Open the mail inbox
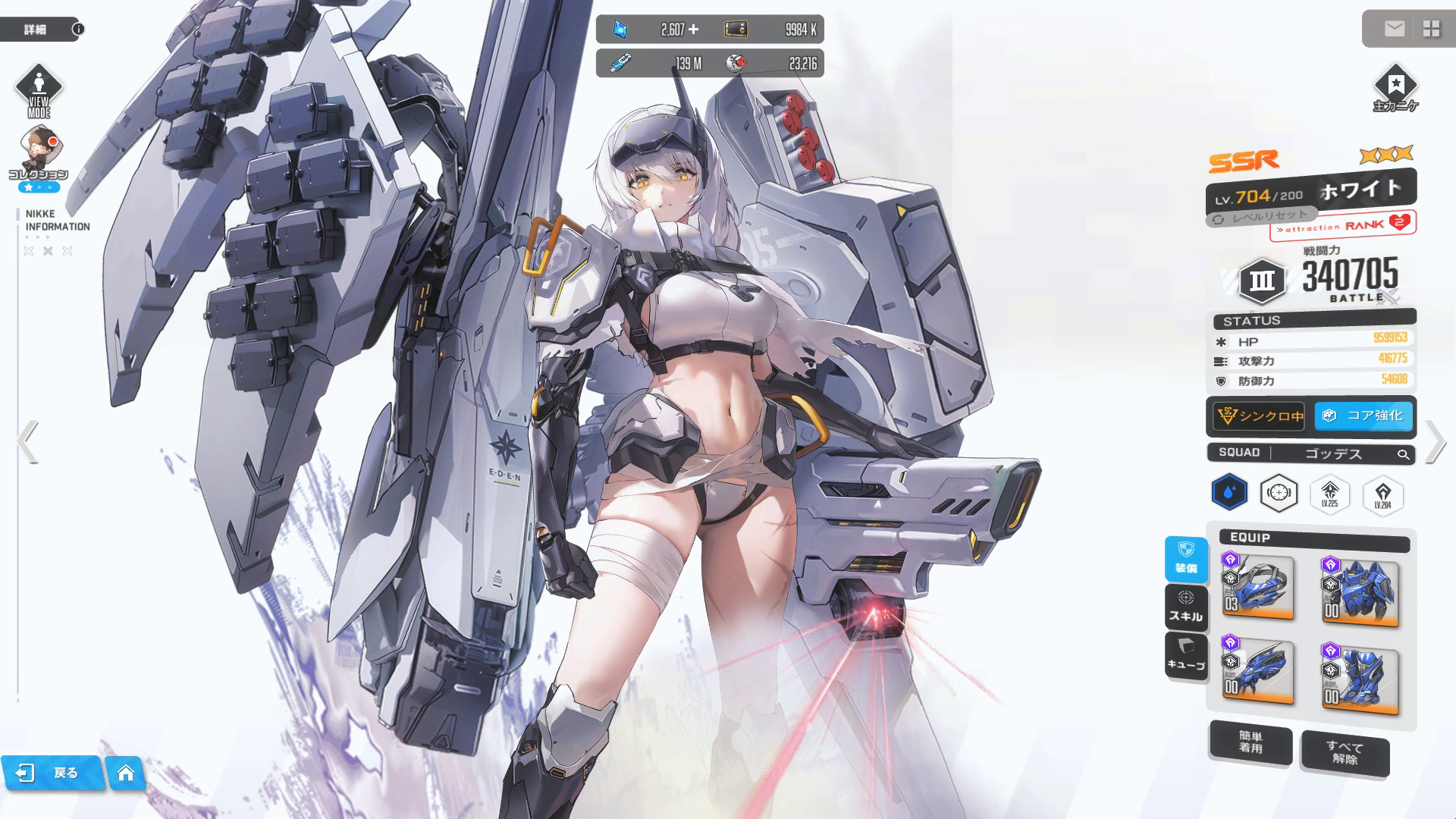Viewport: 1456px width, 819px height. coord(1394,29)
